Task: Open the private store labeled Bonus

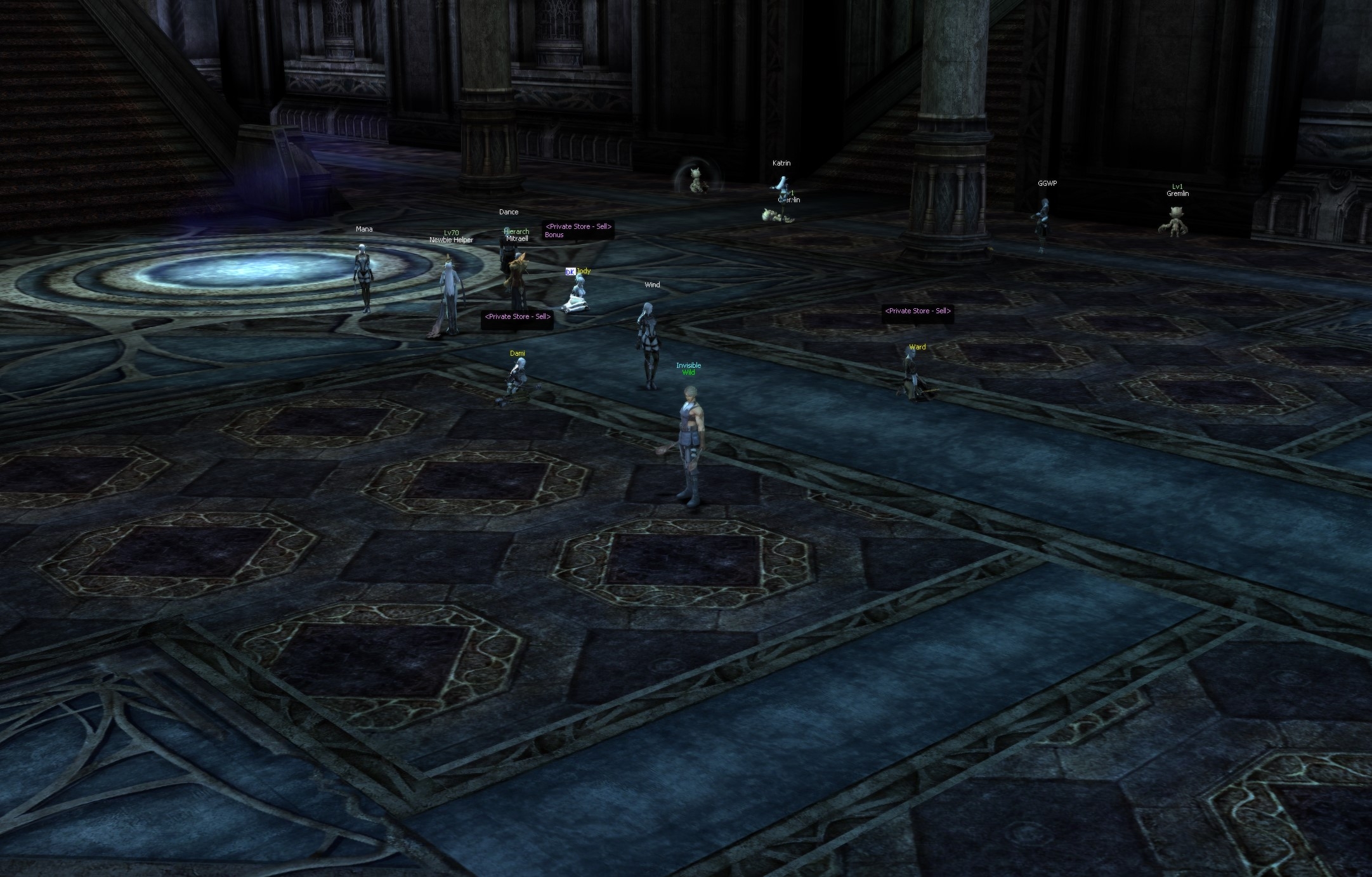Action: (x=578, y=230)
